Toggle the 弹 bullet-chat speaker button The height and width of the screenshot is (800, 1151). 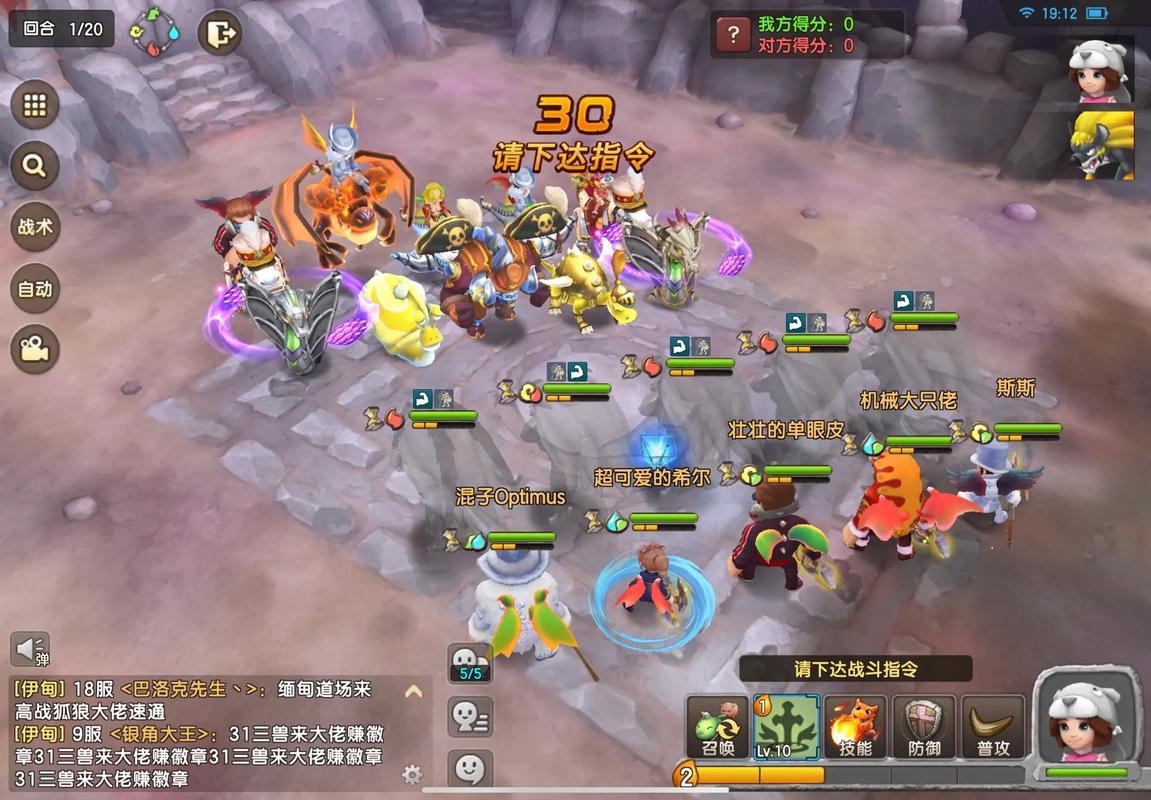pyautogui.click(x=30, y=650)
